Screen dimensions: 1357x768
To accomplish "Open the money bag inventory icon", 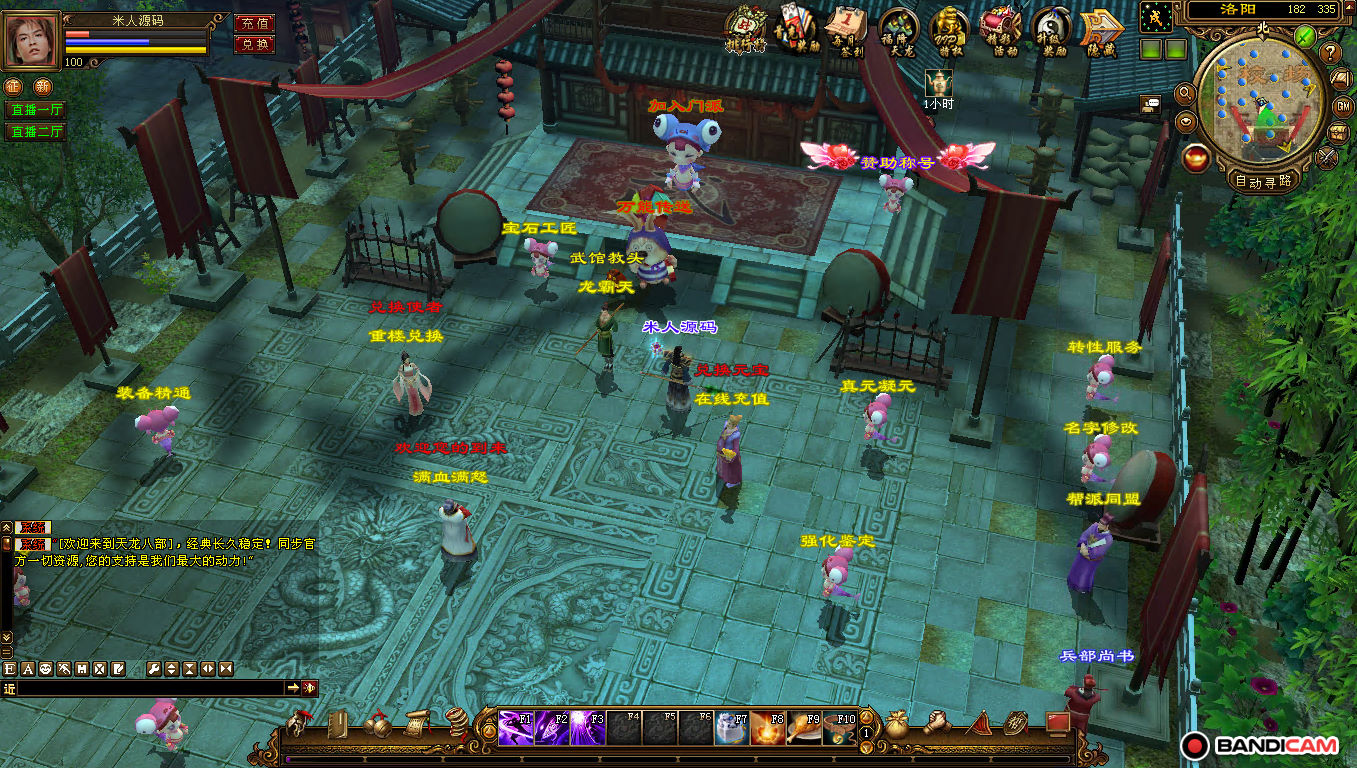I will 897,725.
